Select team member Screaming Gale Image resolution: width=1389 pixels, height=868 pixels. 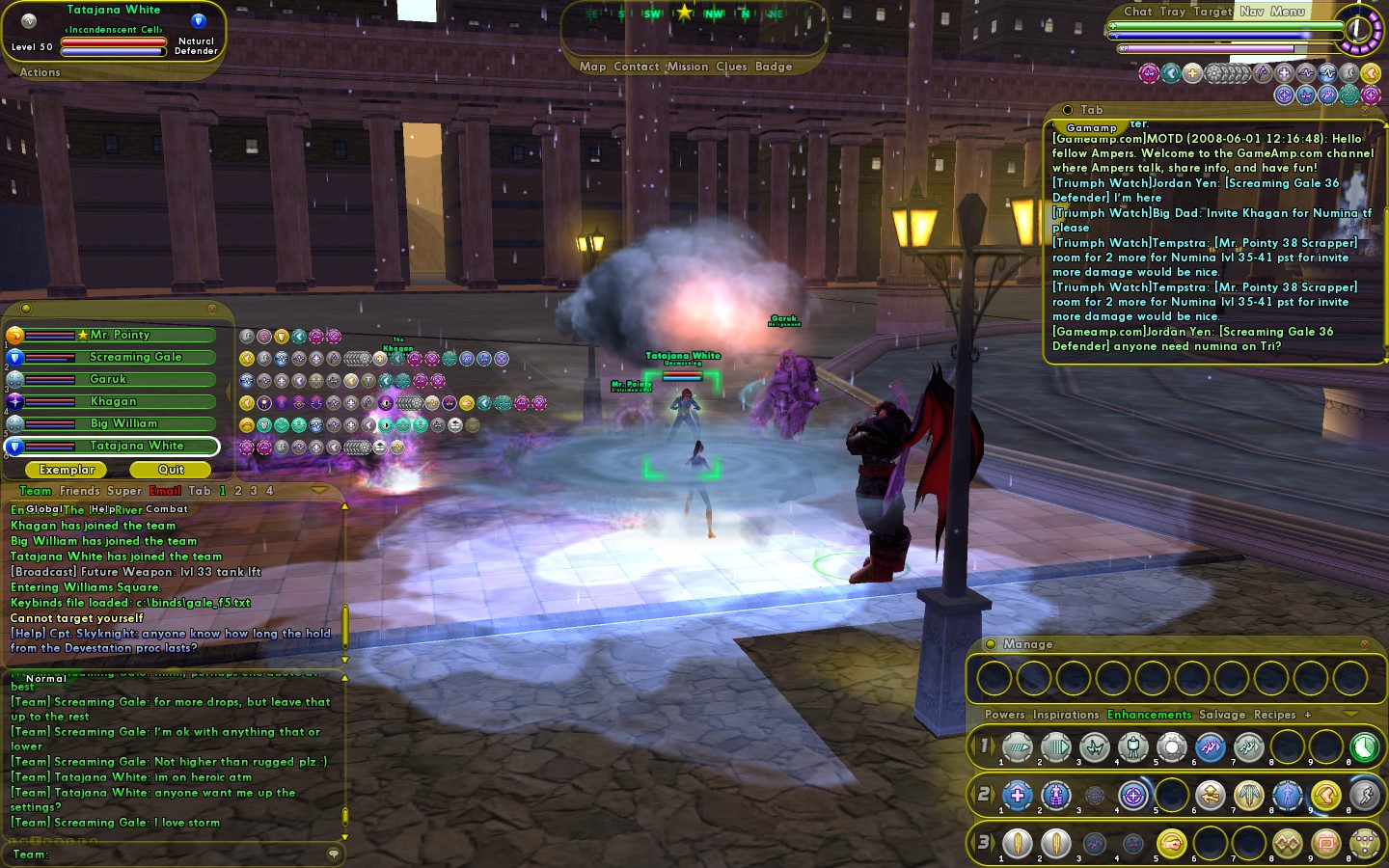pos(135,357)
